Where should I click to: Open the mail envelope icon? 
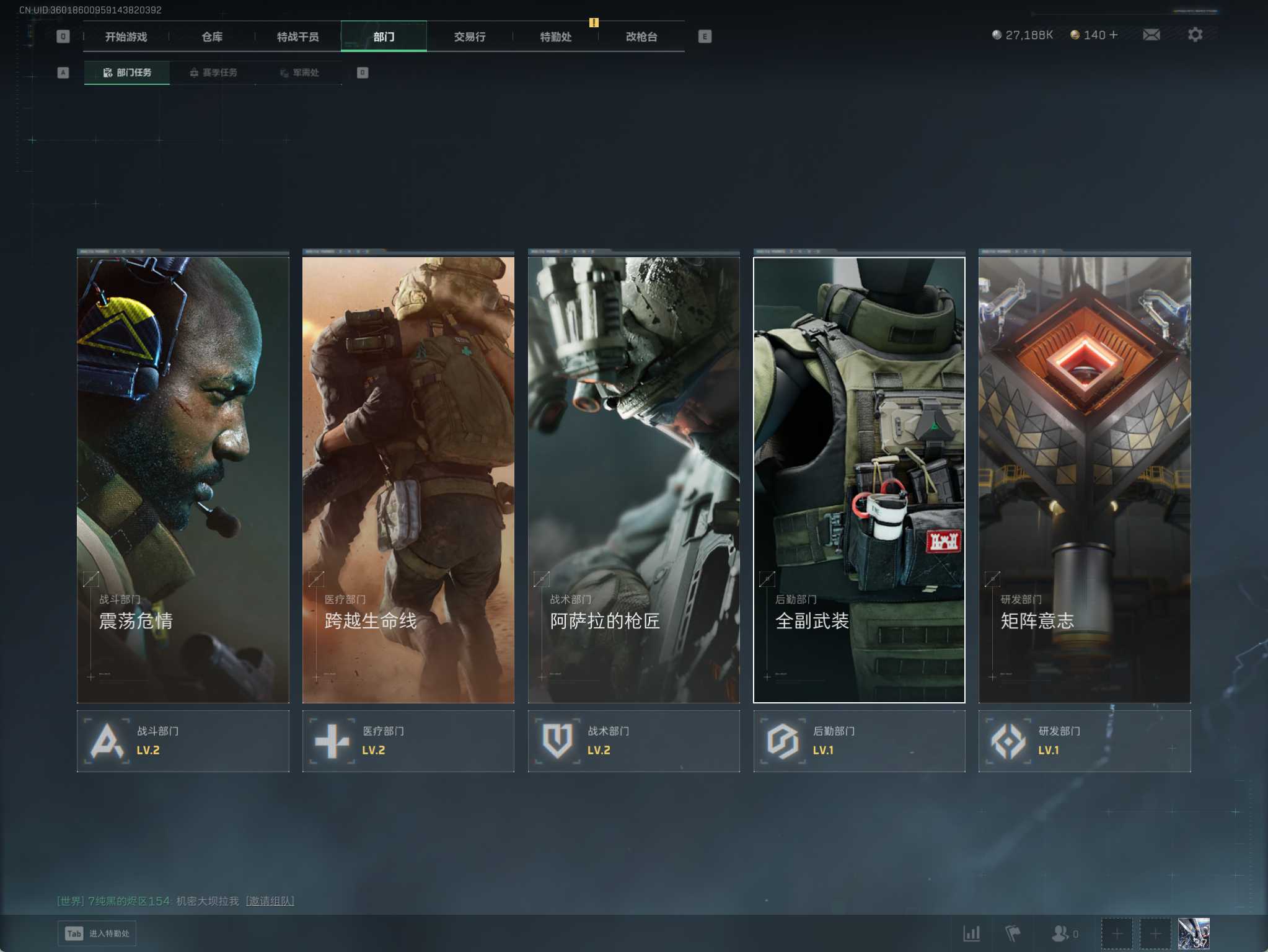[1151, 35]
